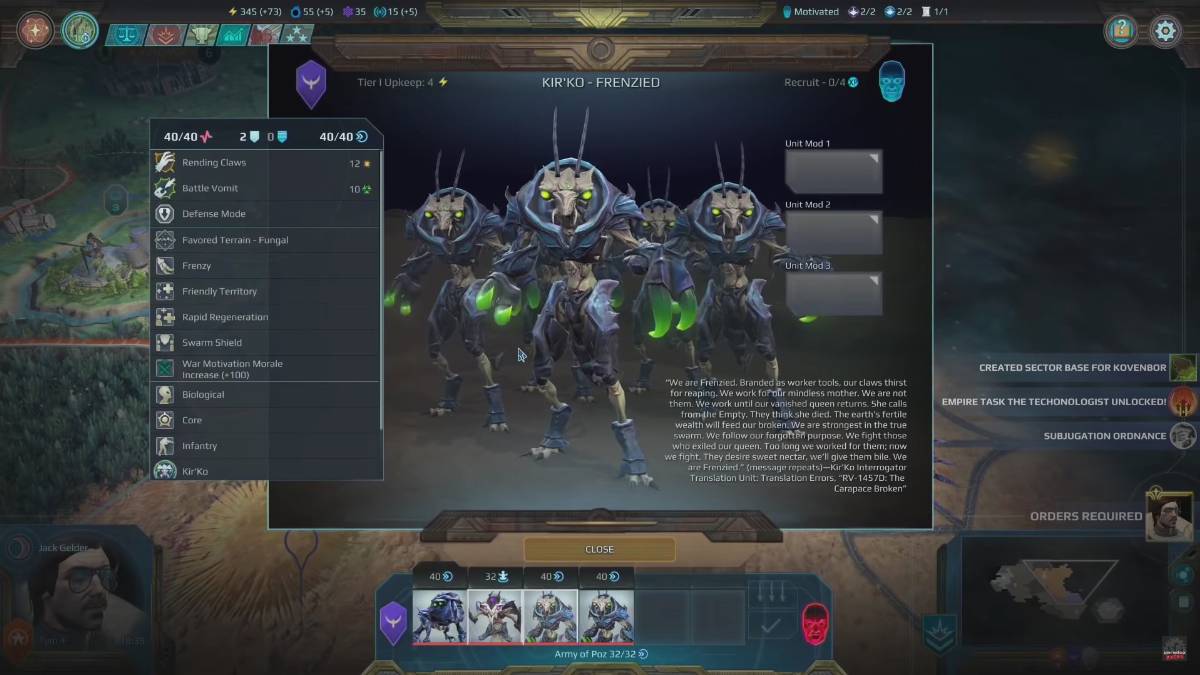Open the Empire Task Techonologist Unlocked notification
Image resolution: width=1200 pixels, height=675 pixels.
(x=1054, y=402)
